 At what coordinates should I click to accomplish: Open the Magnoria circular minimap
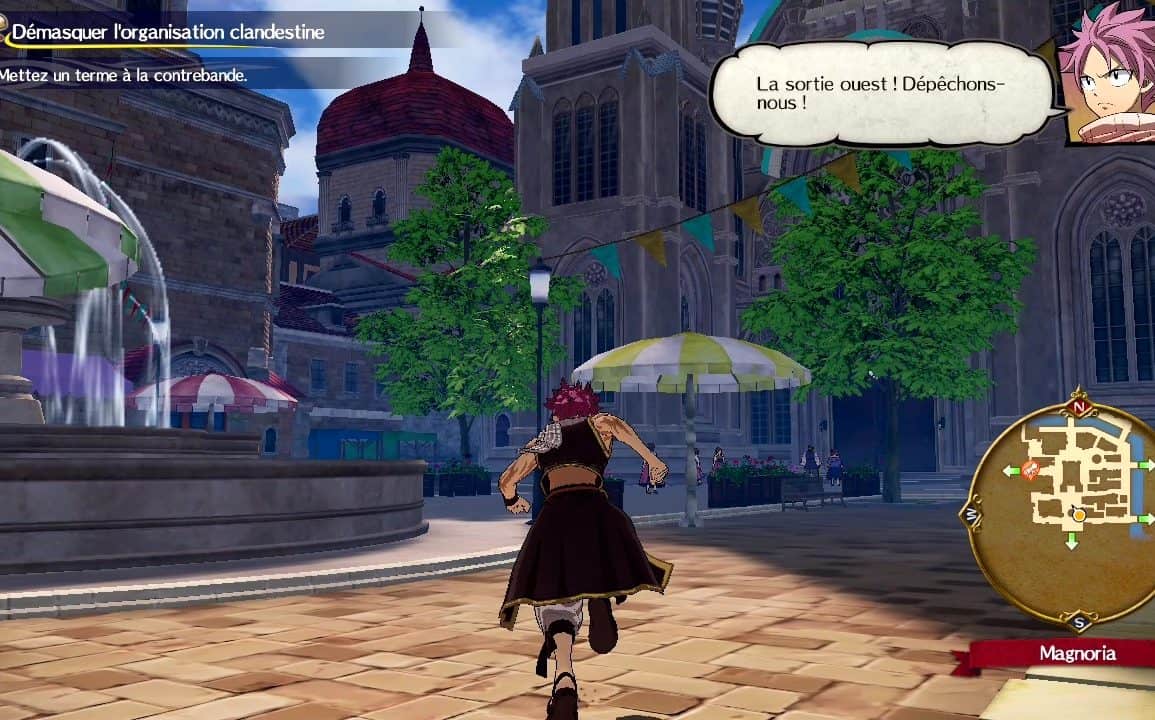[x=1068, y=512]
